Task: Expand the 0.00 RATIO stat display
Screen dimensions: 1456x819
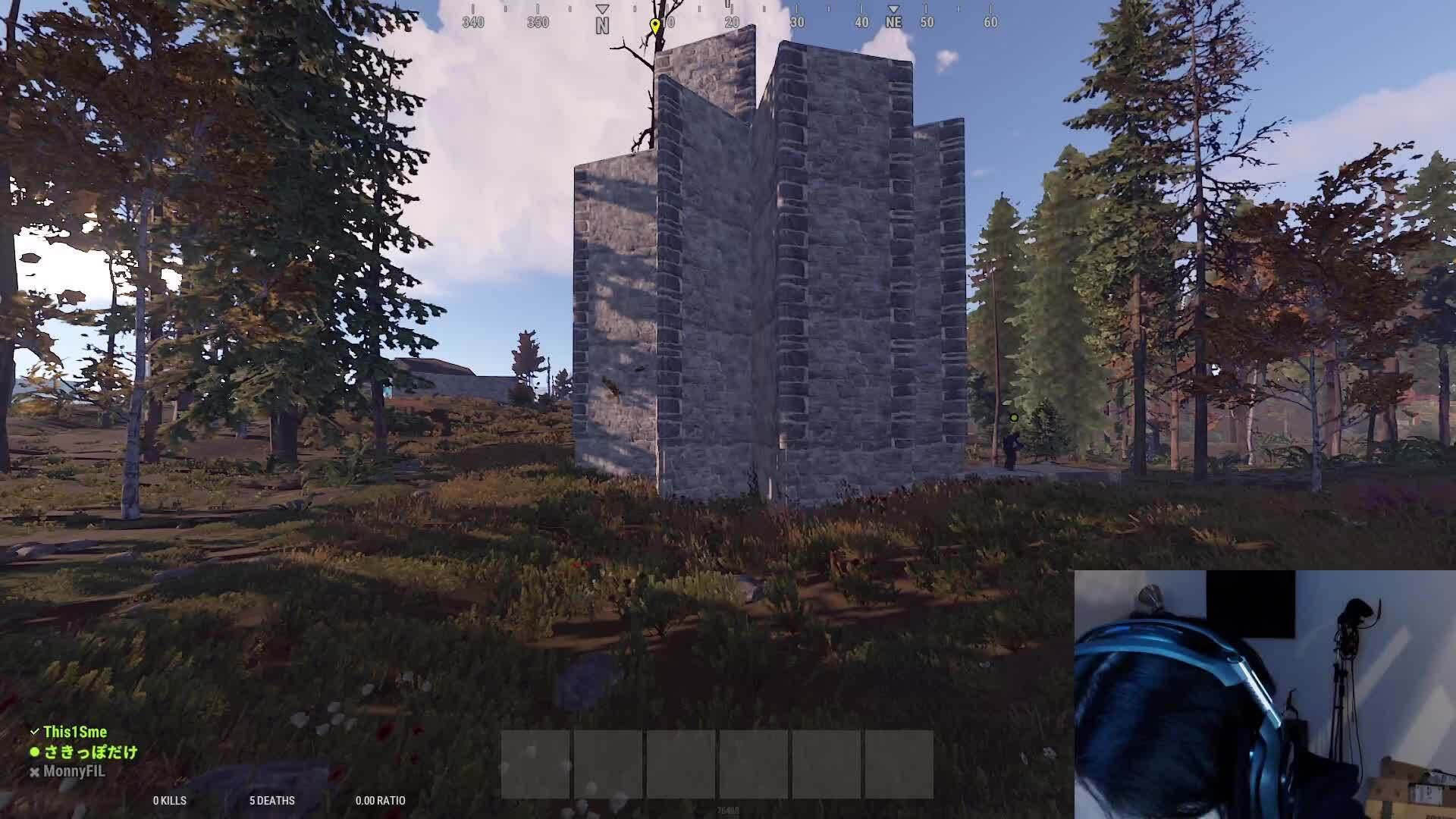Action: 380,801
